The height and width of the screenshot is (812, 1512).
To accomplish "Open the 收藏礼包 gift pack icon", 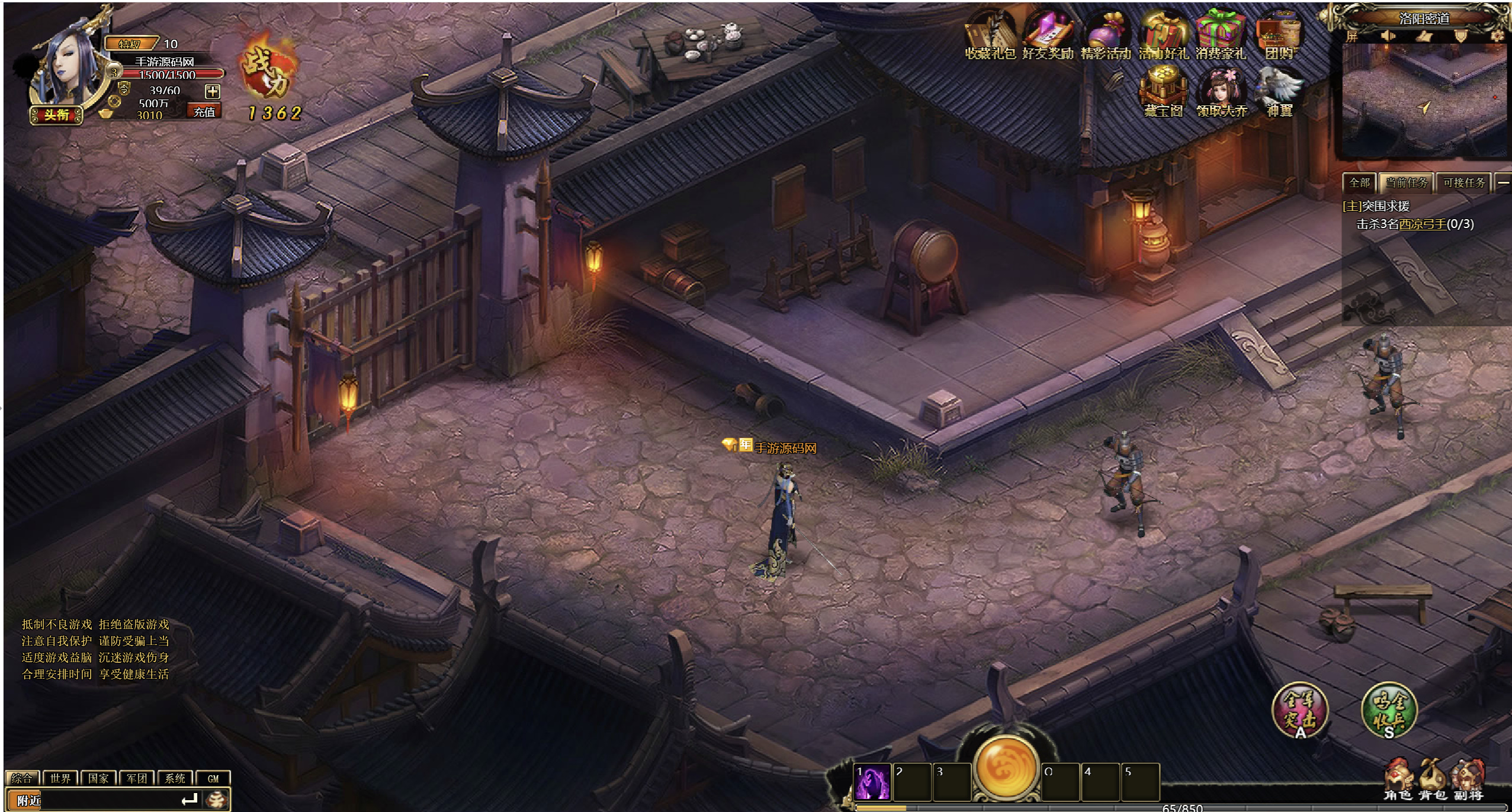I will click(x=990, y=36).
